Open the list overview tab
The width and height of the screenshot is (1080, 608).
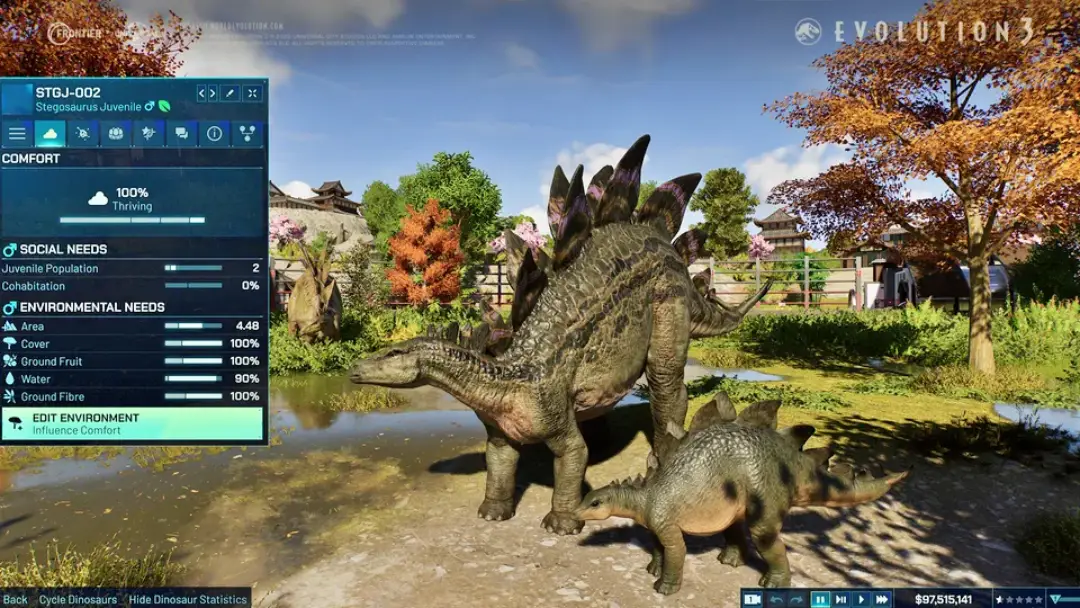[x=17, y=133]
